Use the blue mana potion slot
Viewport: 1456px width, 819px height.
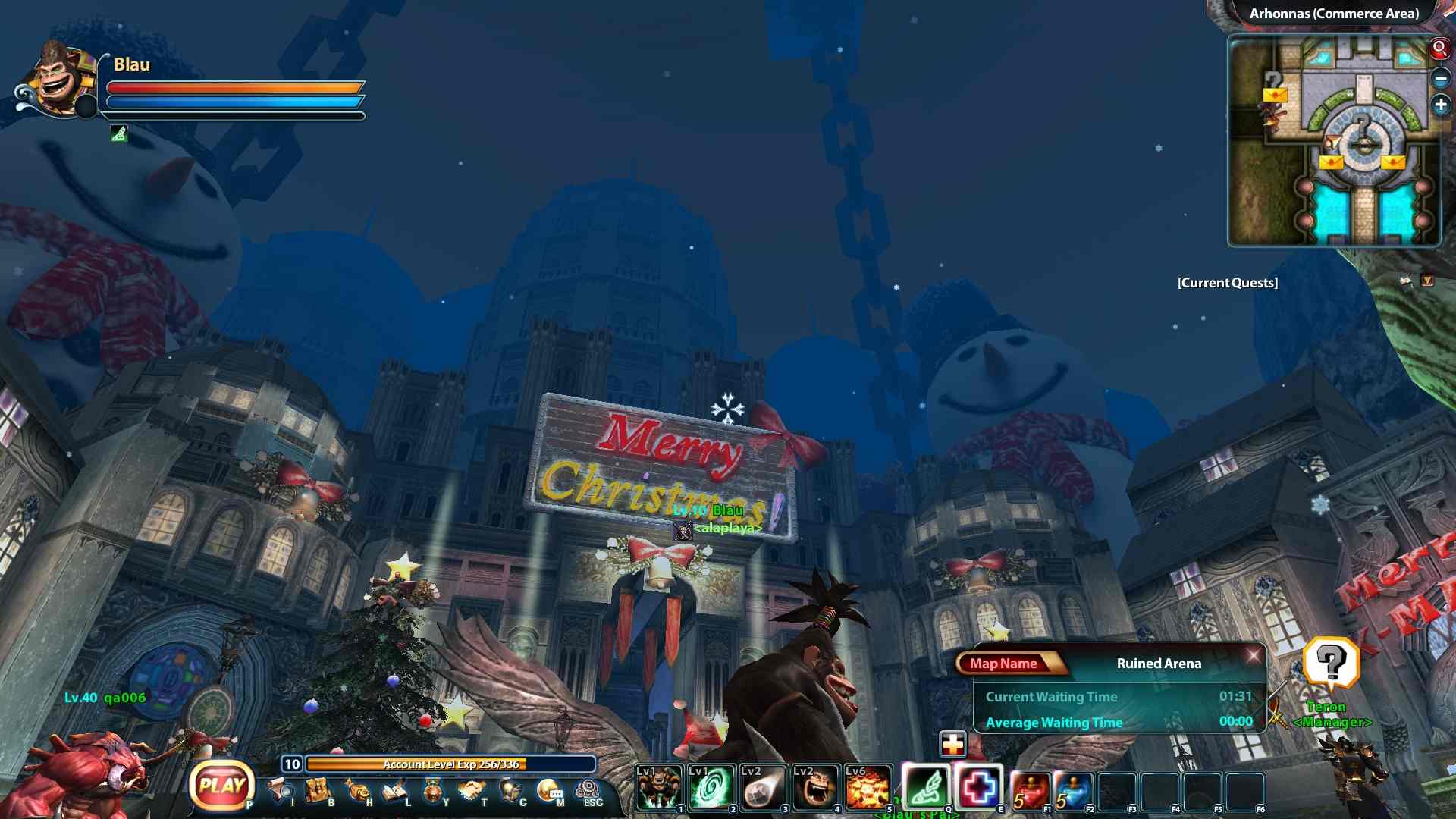pyautogui.click(x=1074, y=790)
